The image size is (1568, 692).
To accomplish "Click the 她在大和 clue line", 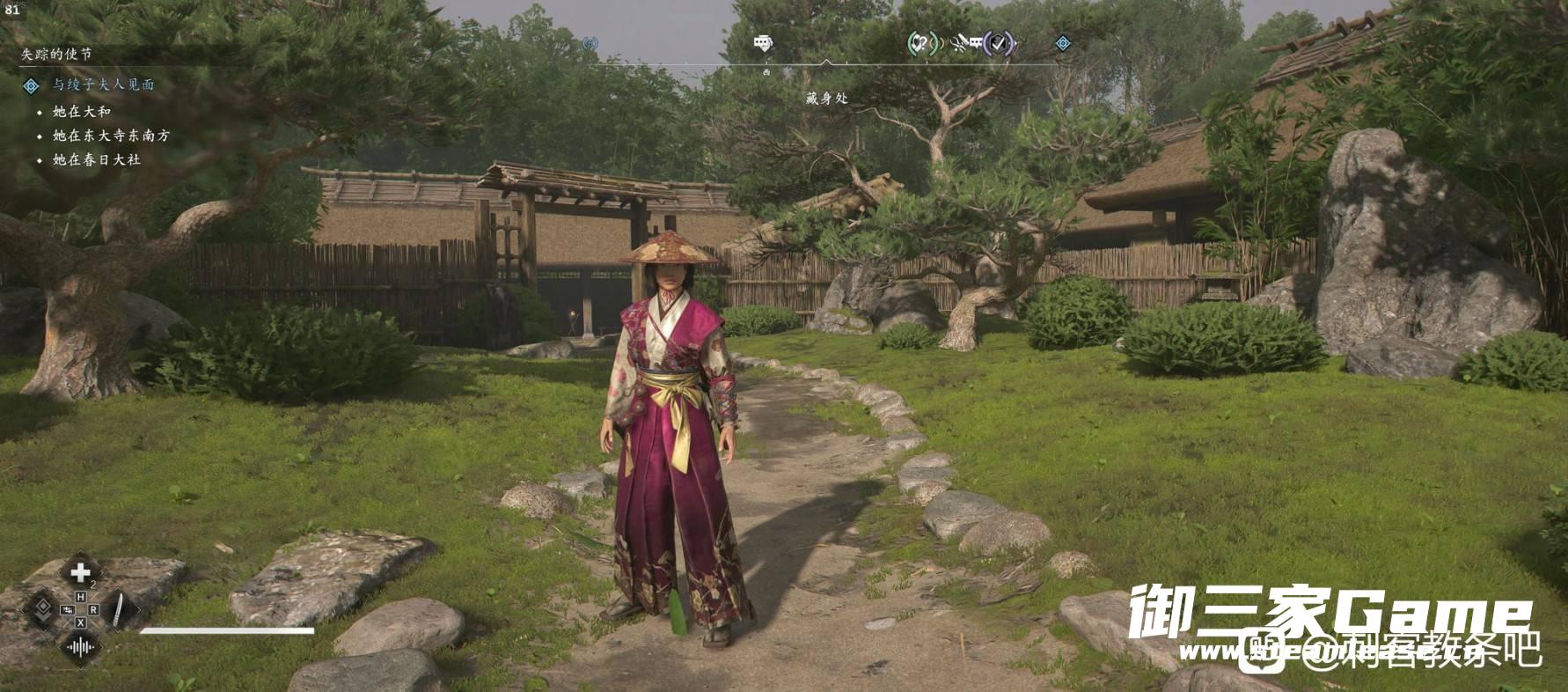I will coord(81,112).
